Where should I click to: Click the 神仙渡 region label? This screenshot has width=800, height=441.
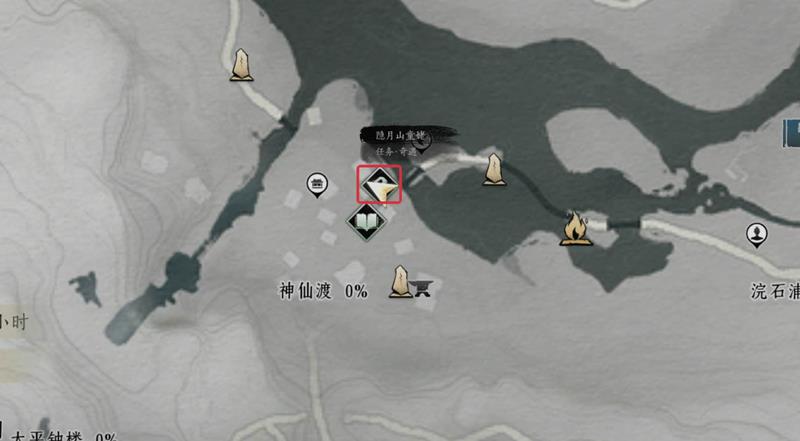coord(306,291)
